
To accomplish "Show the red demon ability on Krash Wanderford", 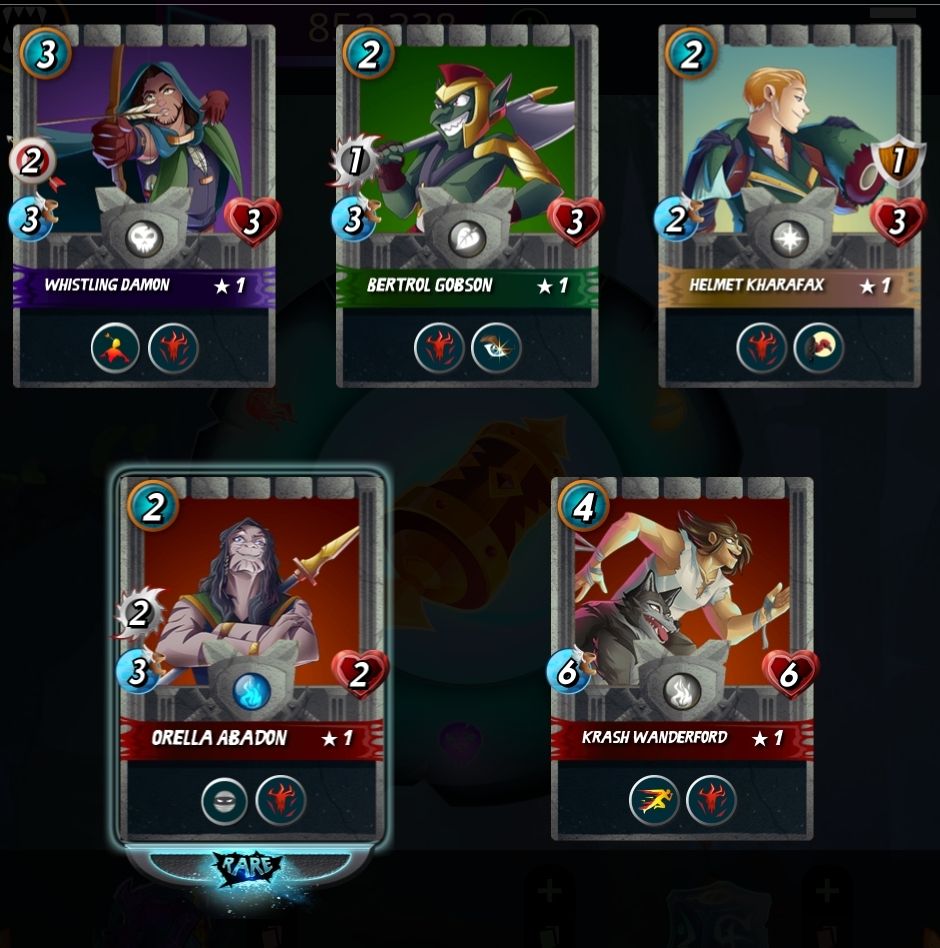I will 711,799.
